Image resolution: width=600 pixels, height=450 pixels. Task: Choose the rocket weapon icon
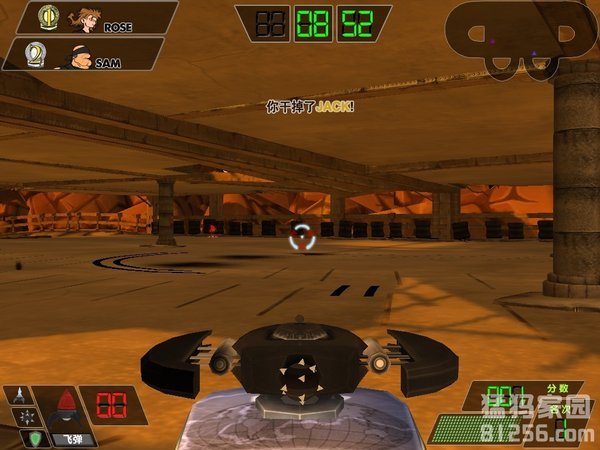click(18, 396)
